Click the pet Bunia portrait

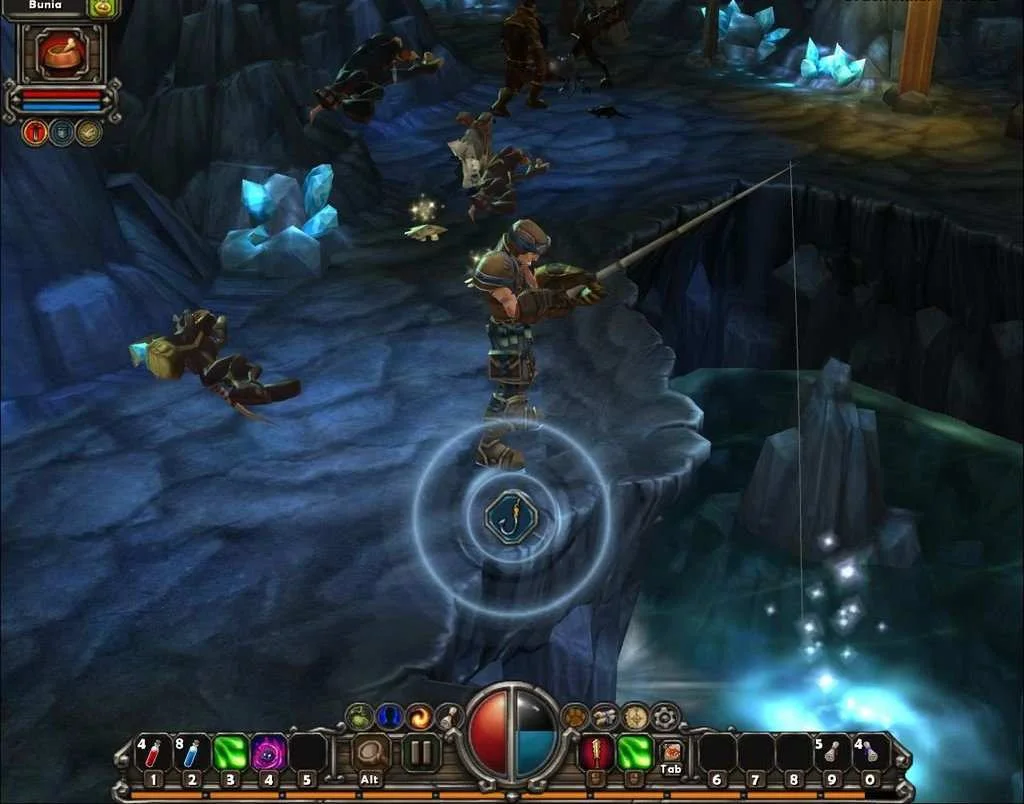[61, 55]
